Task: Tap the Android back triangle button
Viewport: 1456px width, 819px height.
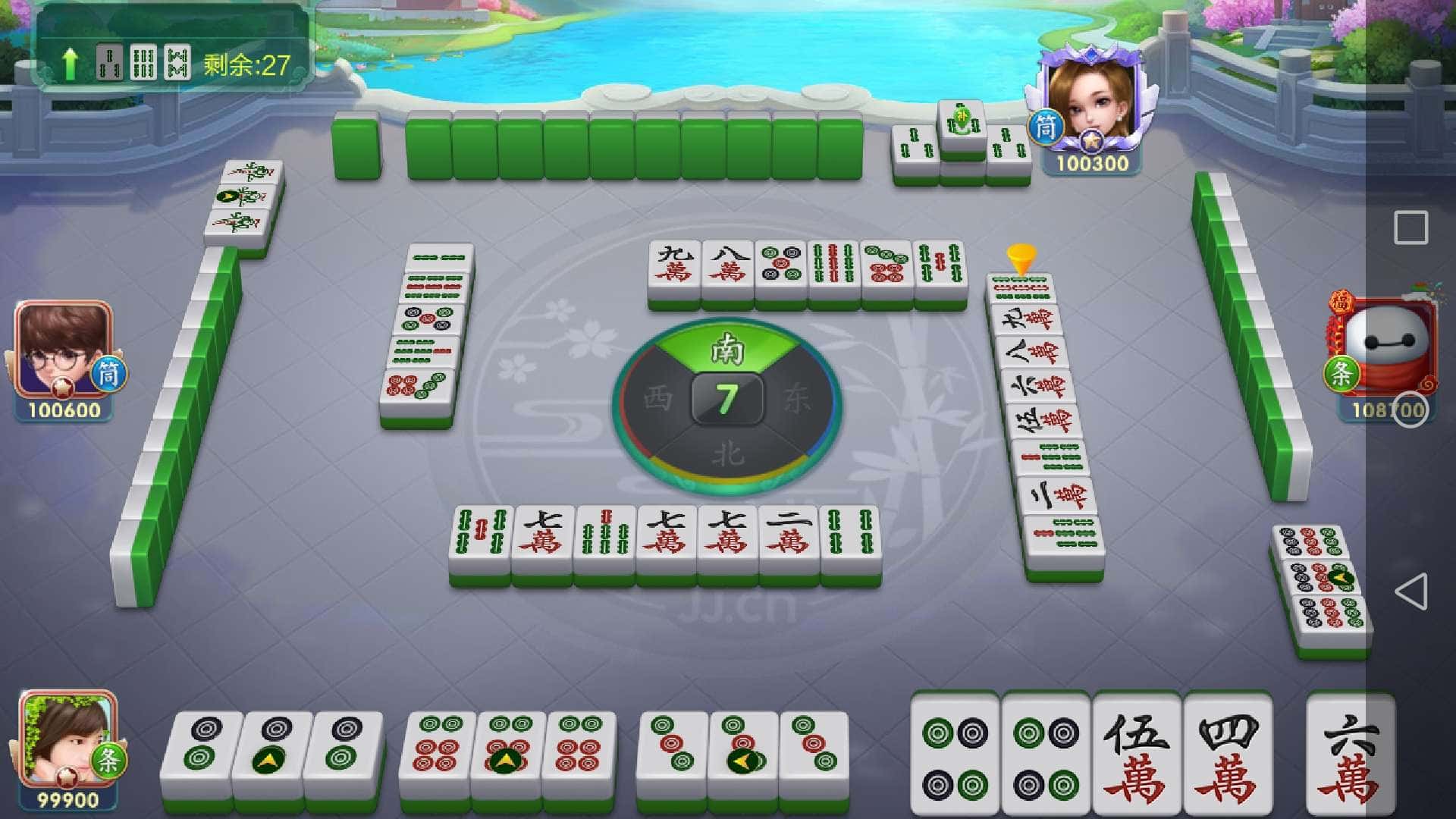Action: (1410, 591)
